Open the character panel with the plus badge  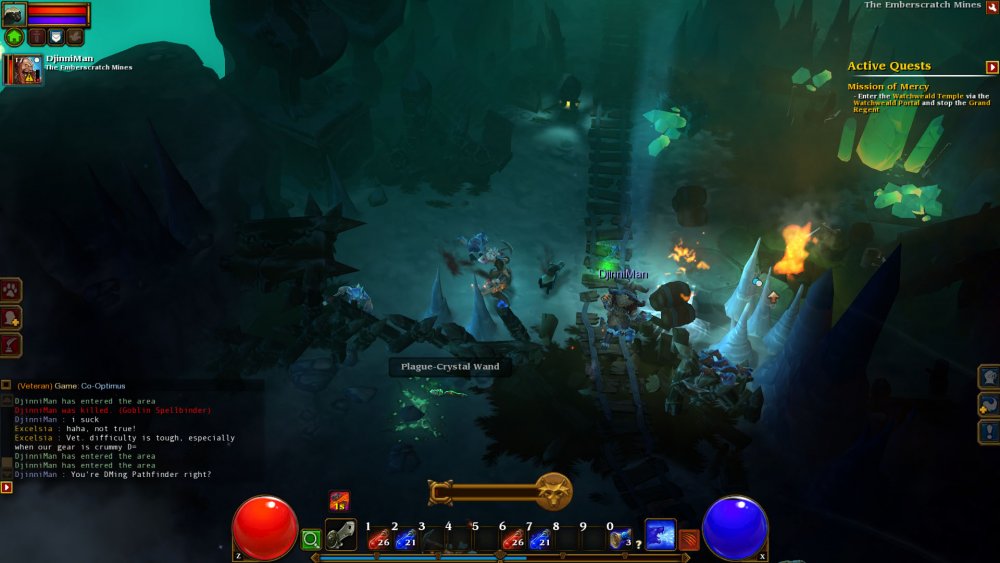(12, 317)
